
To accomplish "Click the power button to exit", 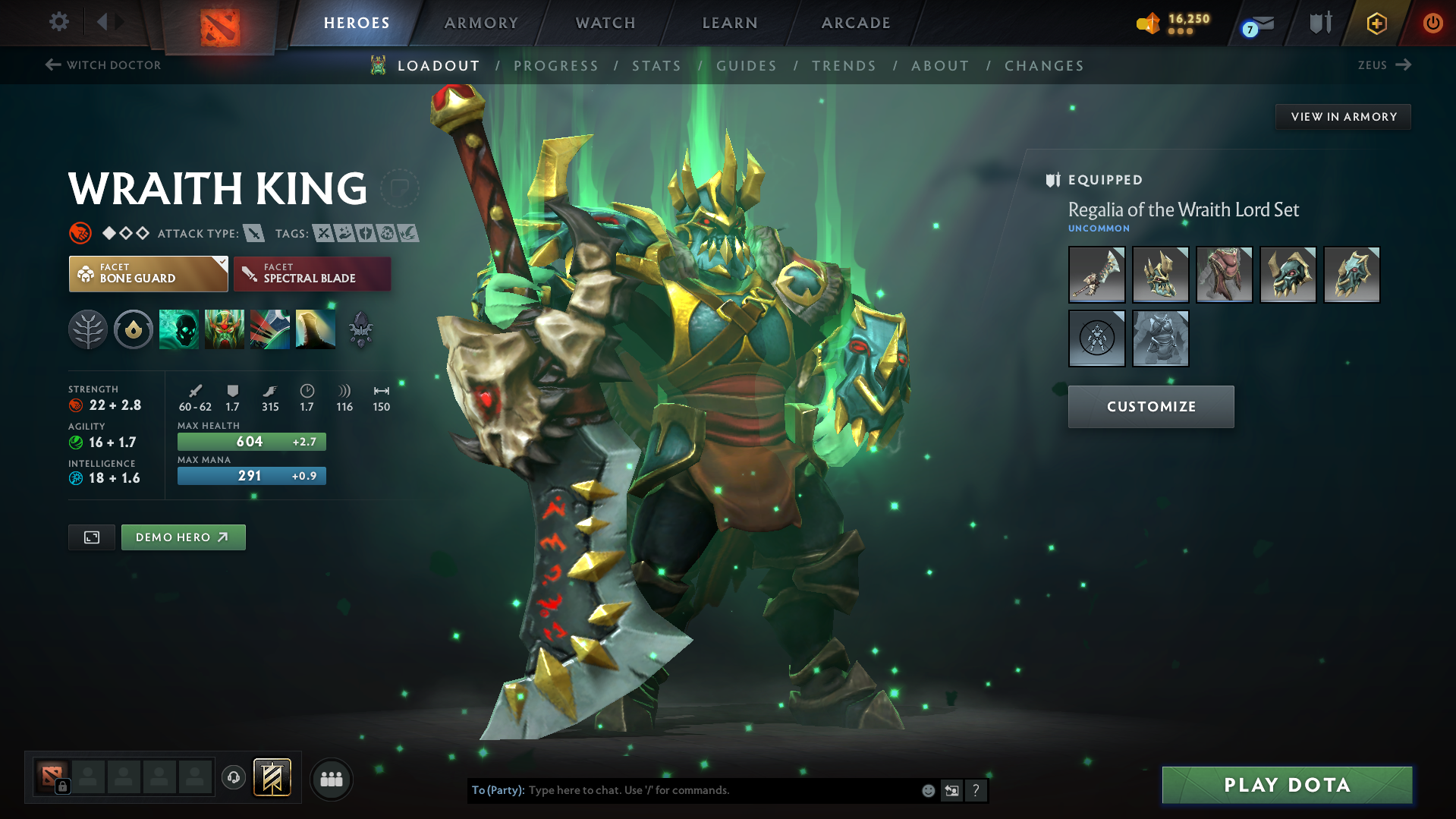I will [1432, 23].
